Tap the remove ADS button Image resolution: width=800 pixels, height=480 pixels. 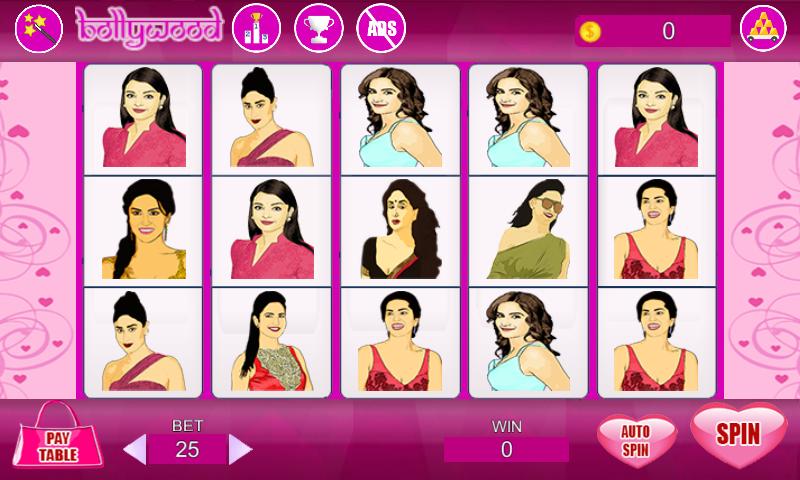click(x=381, y=29)
